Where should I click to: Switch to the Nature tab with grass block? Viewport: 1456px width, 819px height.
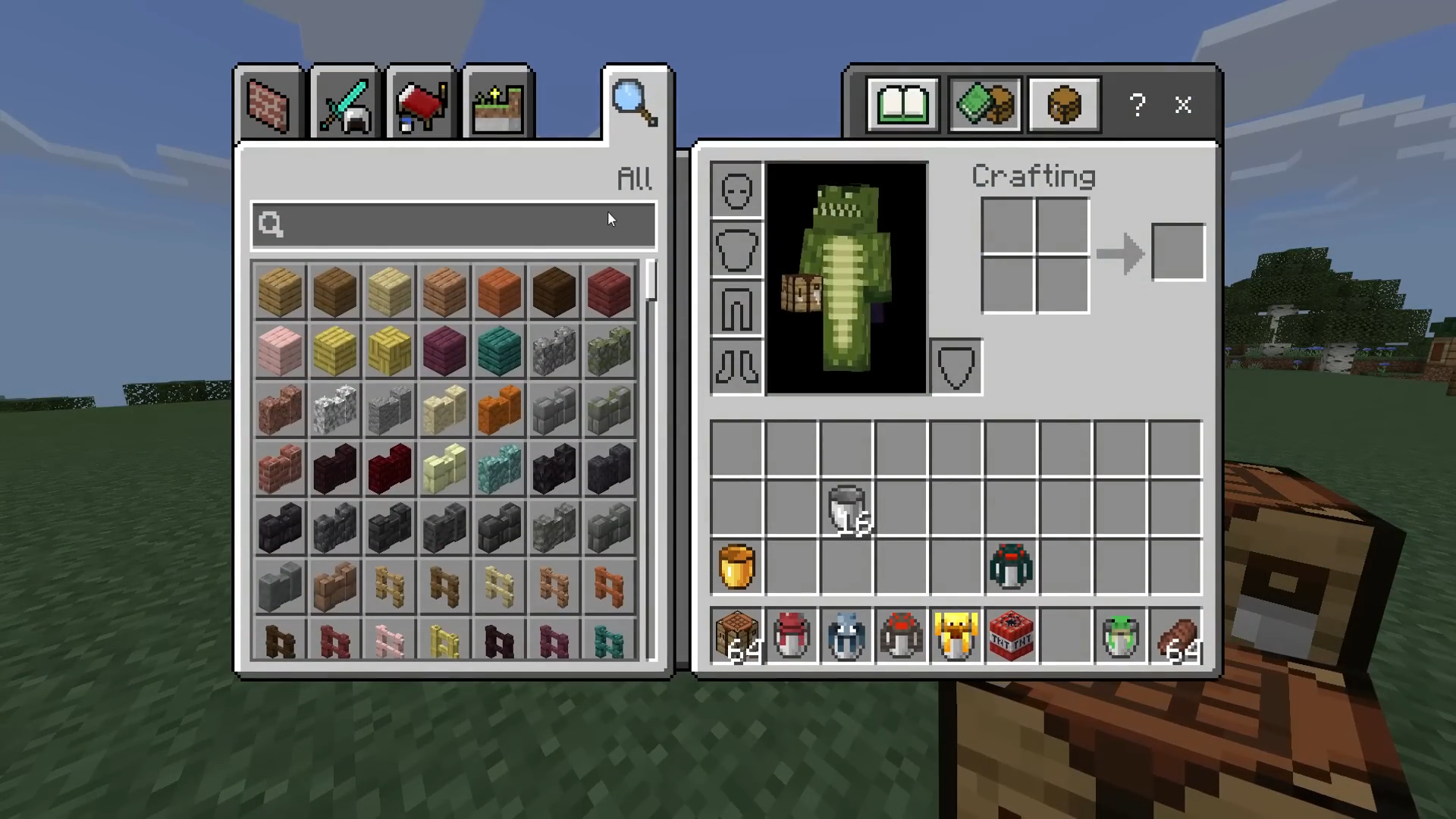tap(497, 105)
